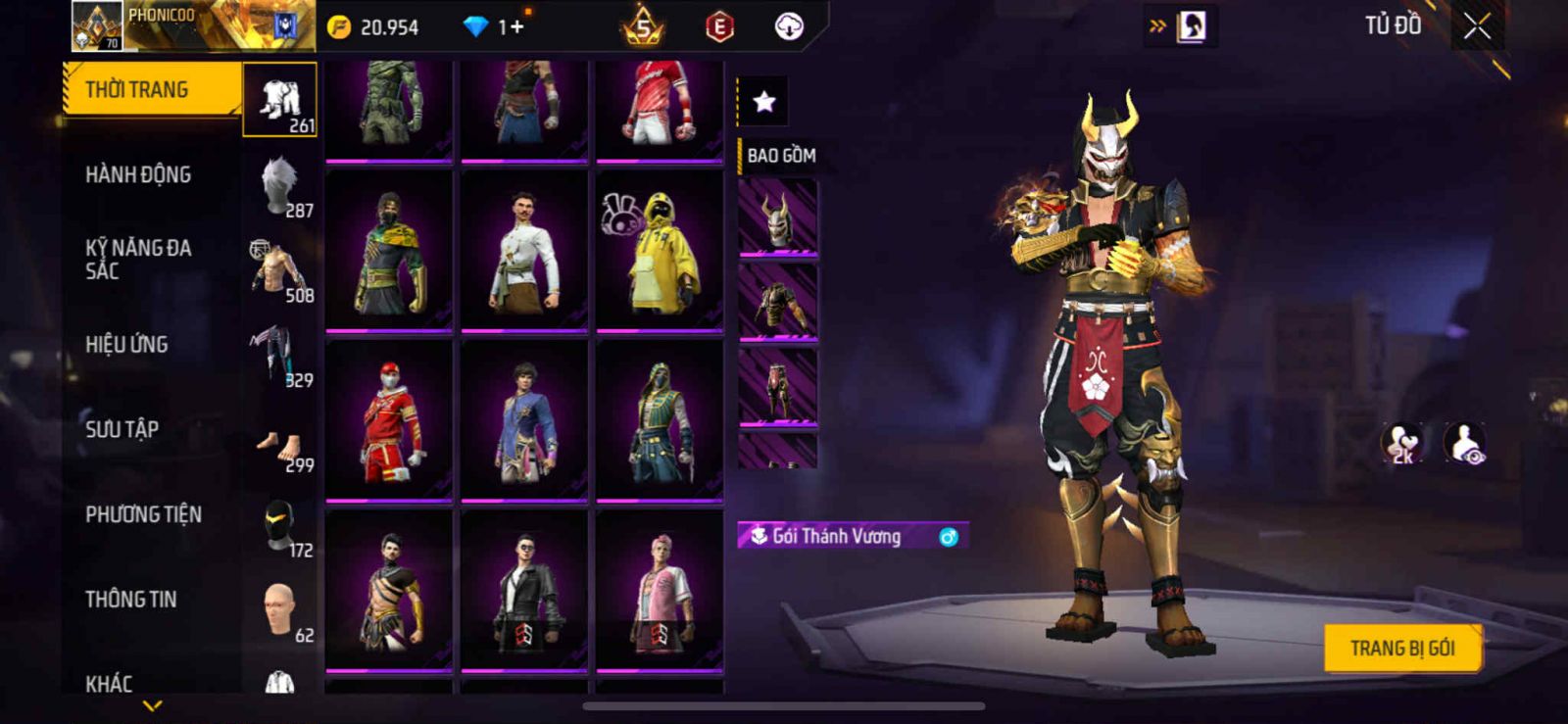1568x724 pixels.
Task: Select the white chef jacket outfit
Action: pos(524,251)
